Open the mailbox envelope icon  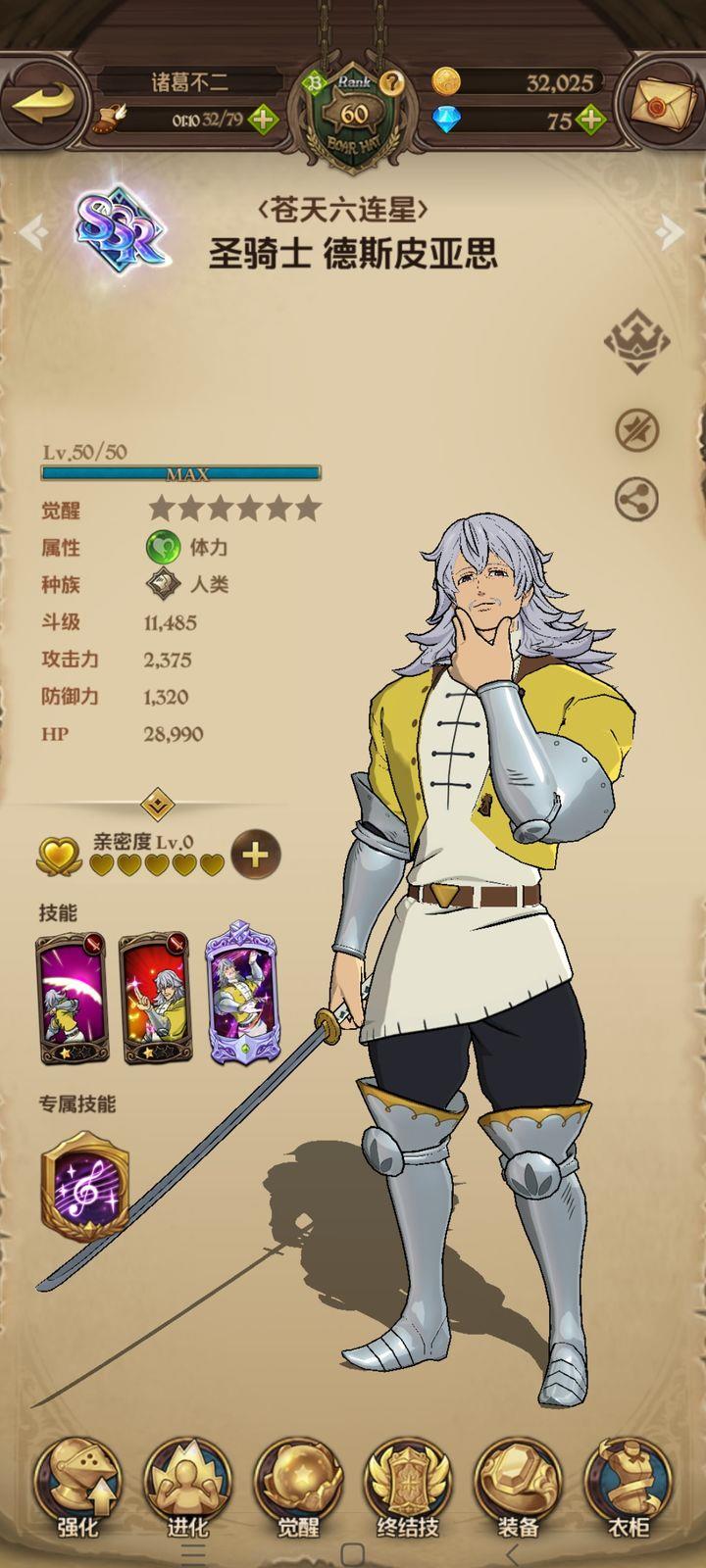click(664, 104)
